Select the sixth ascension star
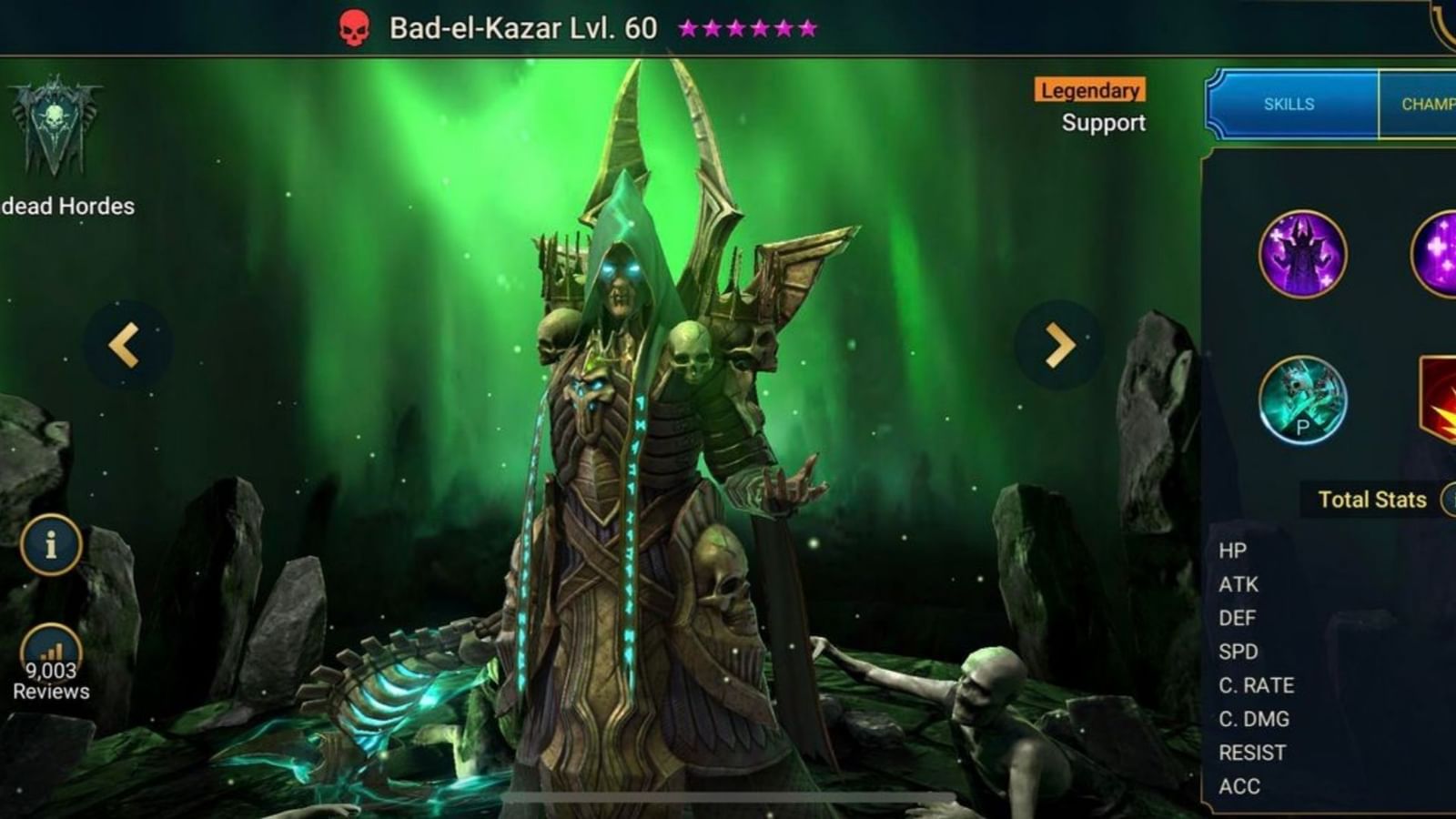This screenshot has width=1456, height=819. 807,26
